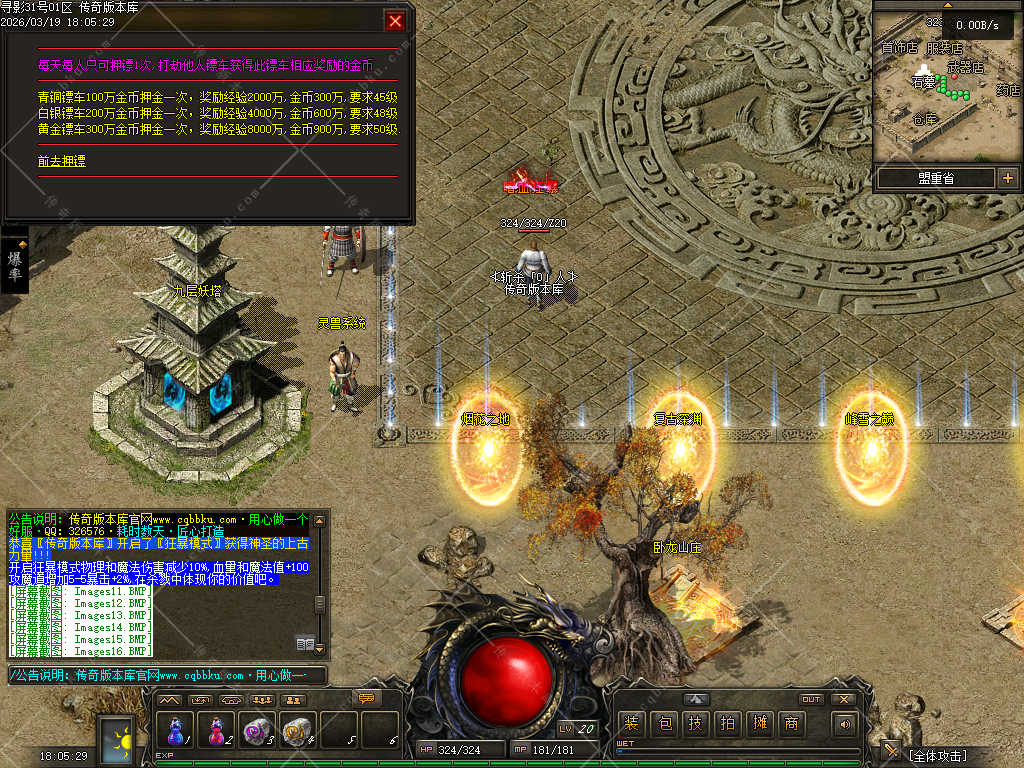The width and height of the screenshot is (1024, 768).
Task: Open the stall 摊 button
Action: point(759,723)
